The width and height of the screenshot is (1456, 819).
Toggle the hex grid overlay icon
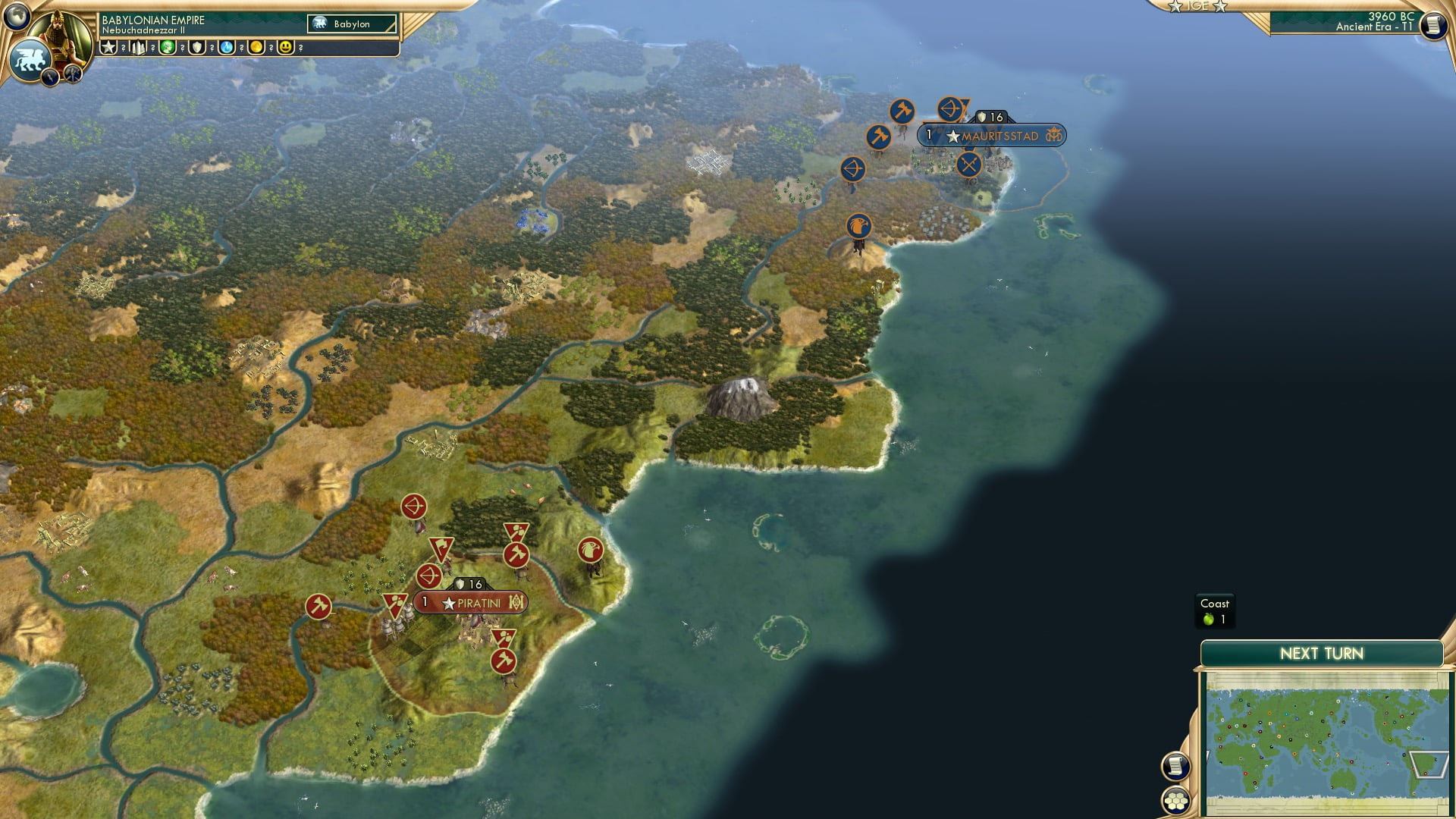(1174, 802)
